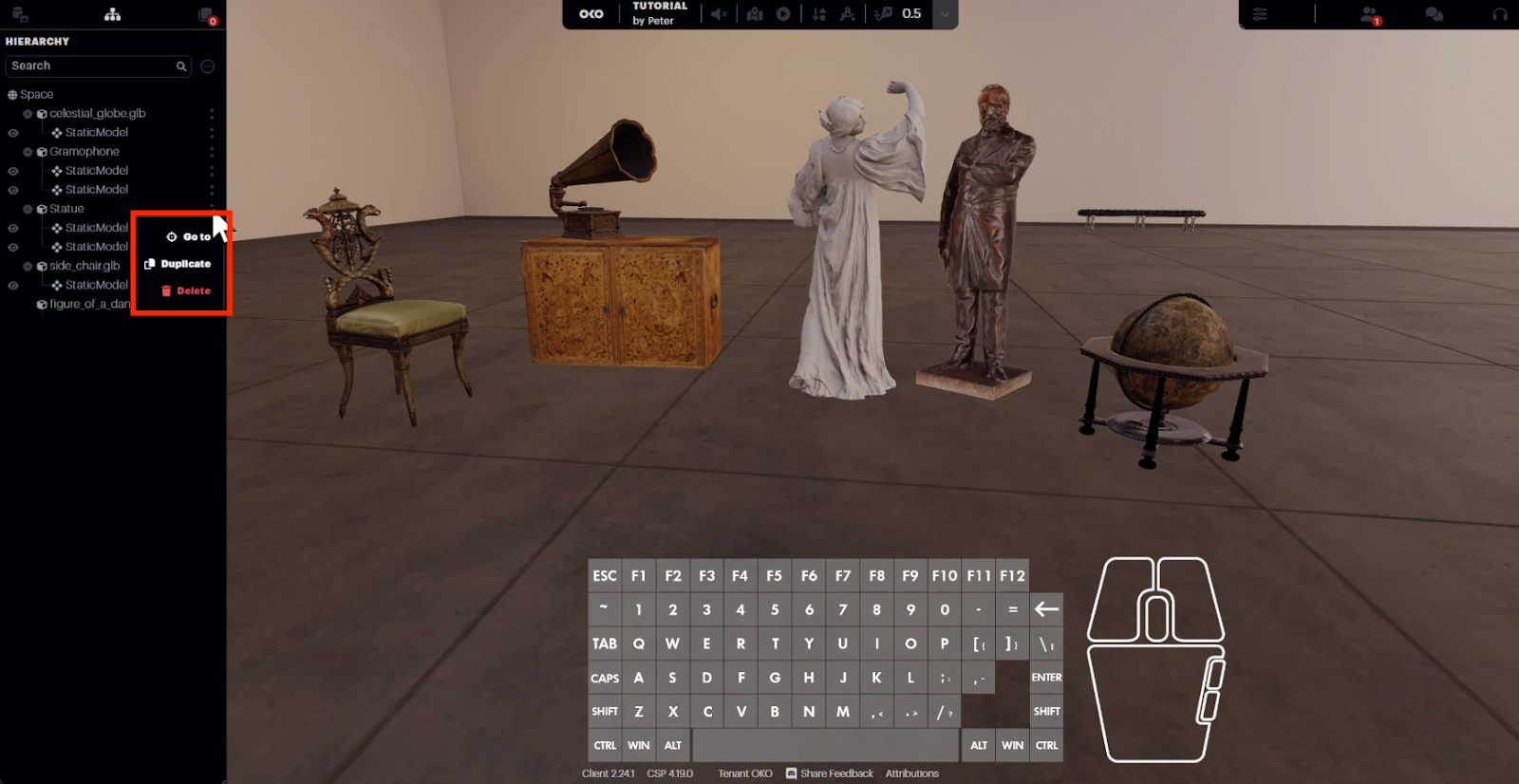Screen dimensions: 1519x784
Task: Open the round ellipsis options beside Search
Action: (x=208, y=66)
